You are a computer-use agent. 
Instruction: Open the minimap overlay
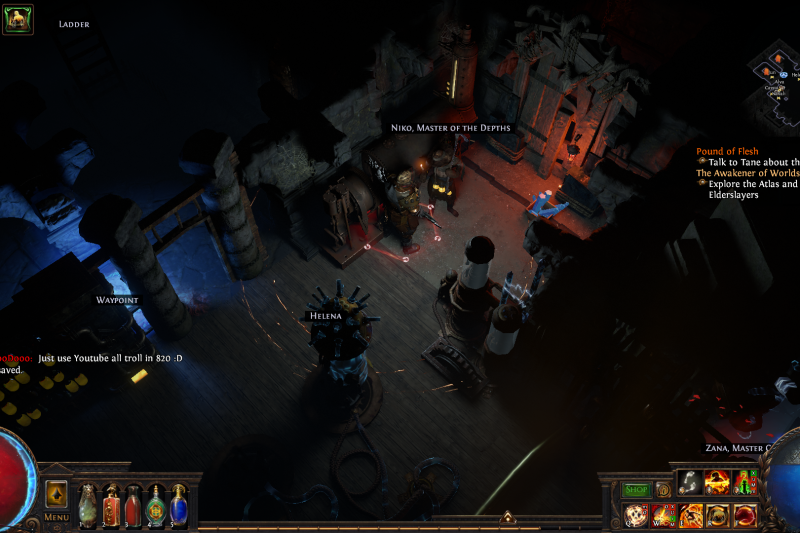[x=777, y=80]
